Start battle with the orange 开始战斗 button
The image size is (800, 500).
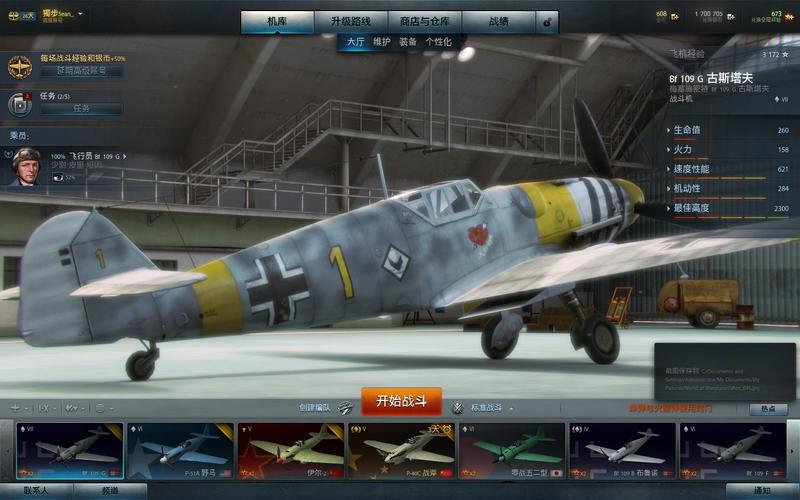[x=401, y=401]
